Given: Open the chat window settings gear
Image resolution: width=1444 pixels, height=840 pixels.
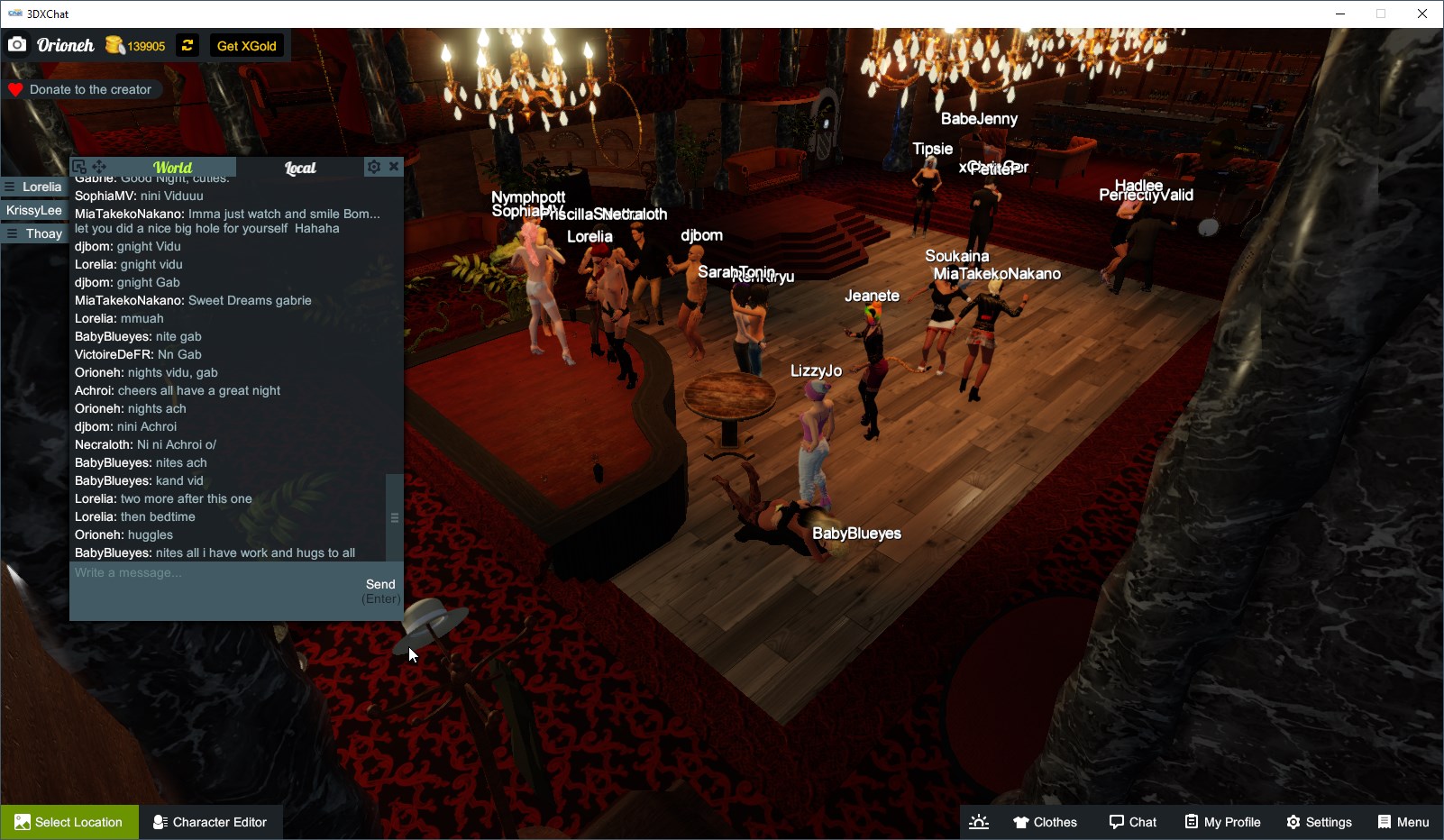Looking at the screenshot, I should click(x=373, y=166).
